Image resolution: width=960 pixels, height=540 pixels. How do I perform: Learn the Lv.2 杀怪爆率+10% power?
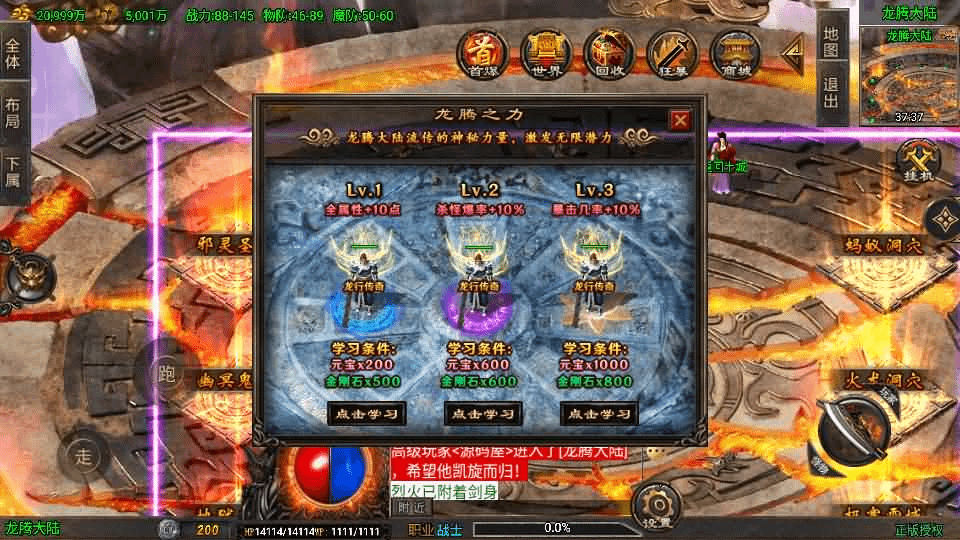(x=483, y=413)
